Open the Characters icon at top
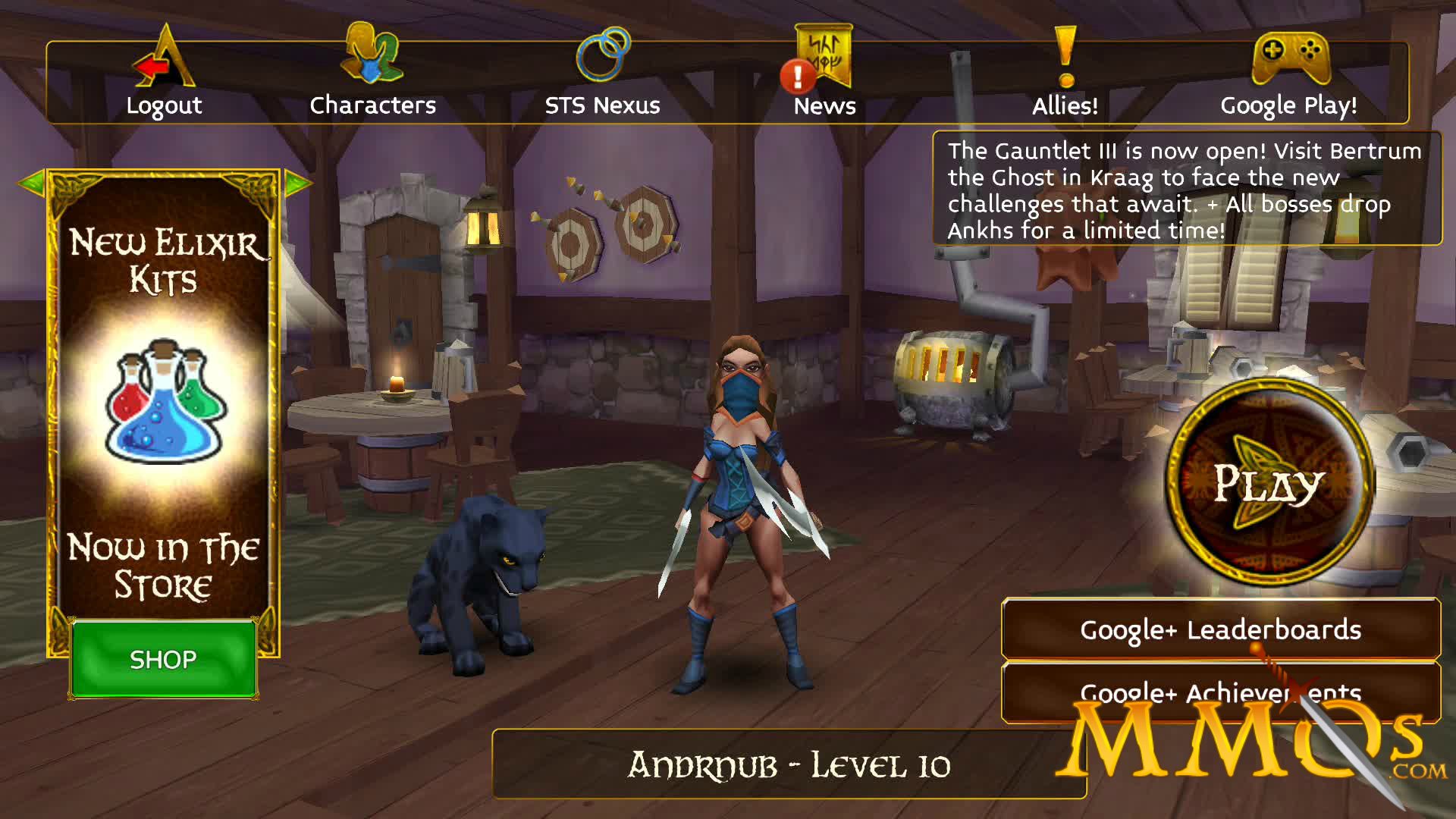 coord(371,53)
